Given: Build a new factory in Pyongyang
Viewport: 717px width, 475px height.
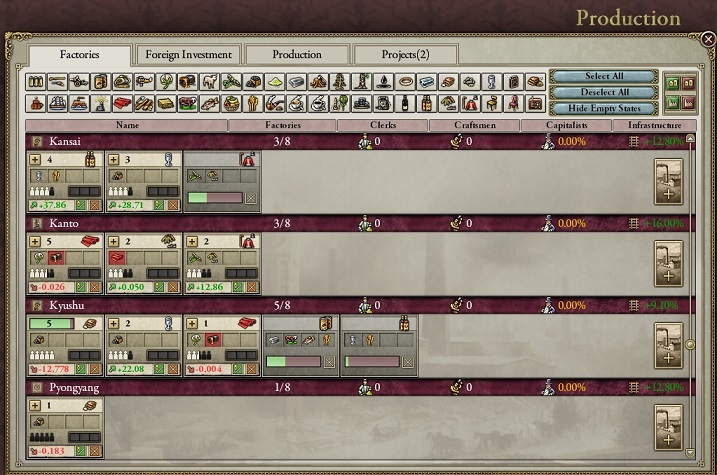Looking at the screenshot, I should coord(668,428).
